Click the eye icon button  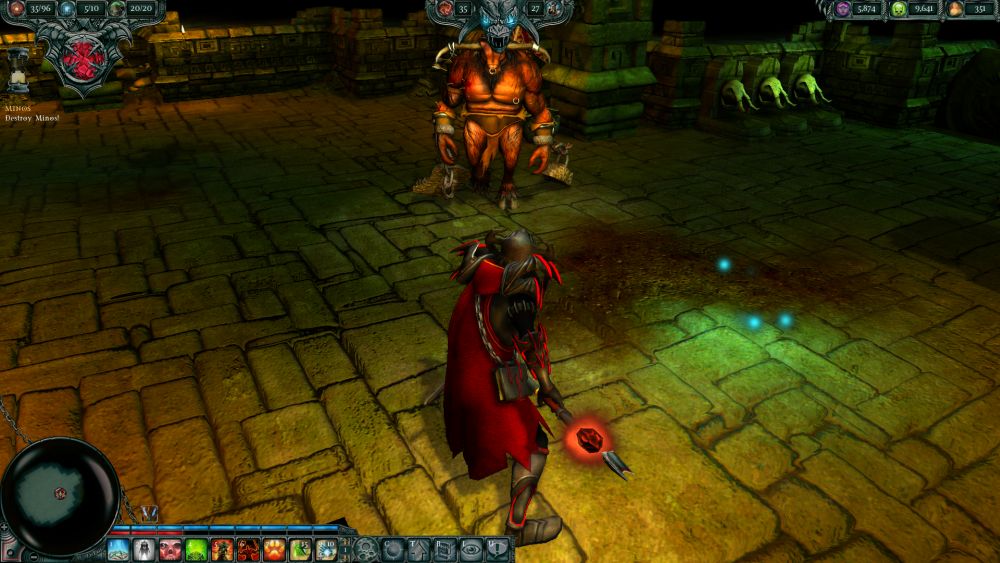pyautogui.click(x=471, y=550)
